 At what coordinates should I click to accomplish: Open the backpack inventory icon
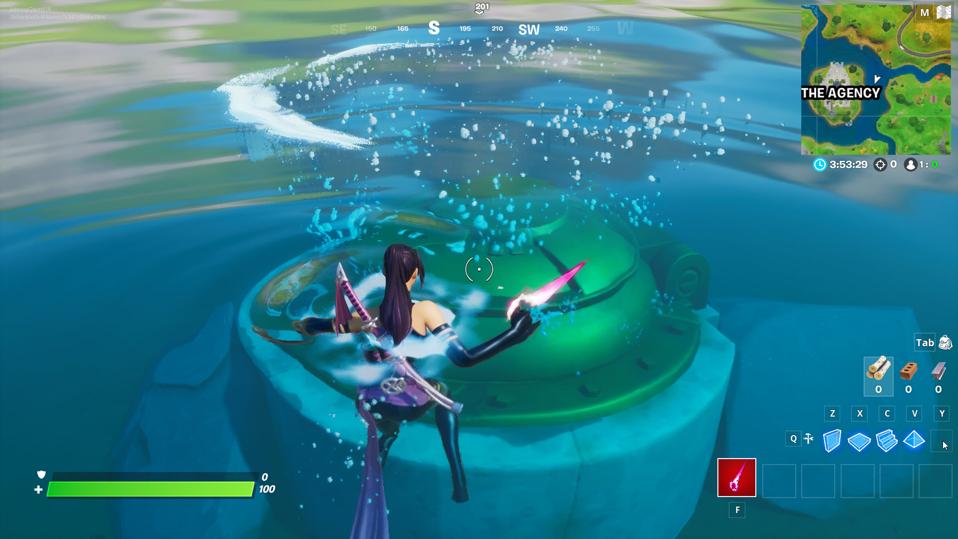(x=945, y=343)
